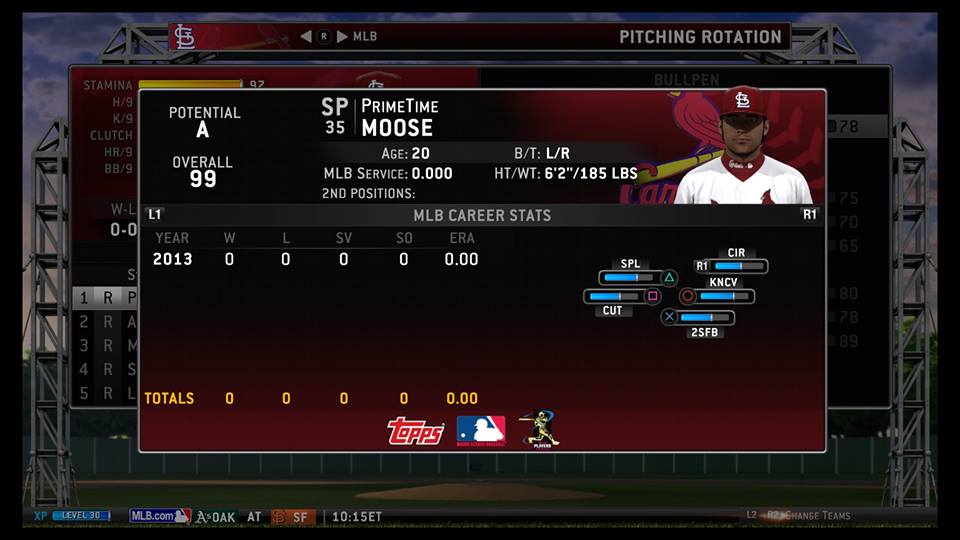Click the MLB logo on the player card
The height and width of the screenshot is (540, 960).
pyautogui.click(x=480, y=430)
